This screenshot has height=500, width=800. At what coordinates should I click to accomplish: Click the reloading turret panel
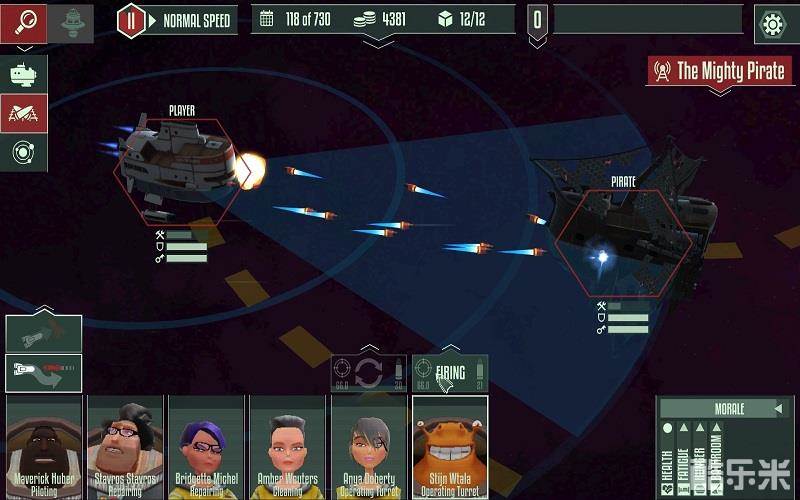tap(368, 374)
